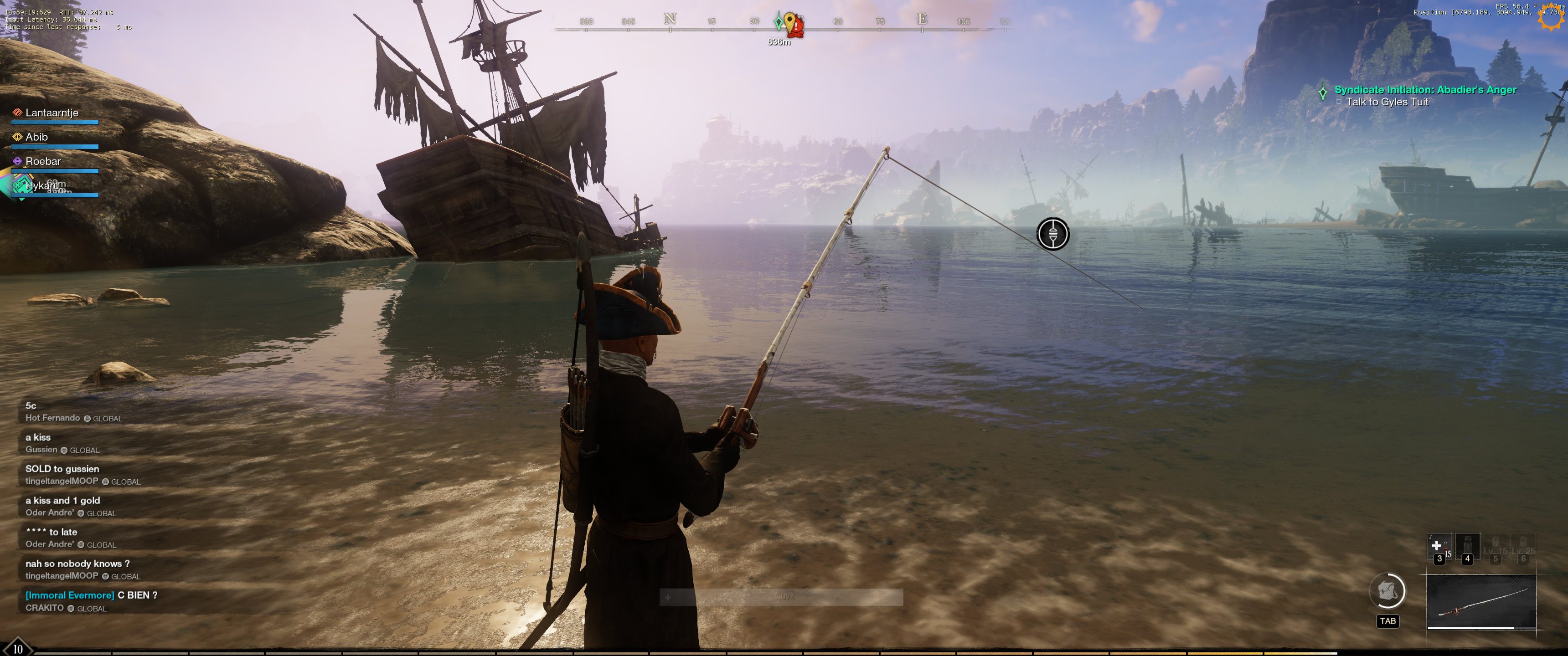The width and height of the screenshot is (1568, 656).
Task: Select the equipped fishing pole slot
Action: point(1481,601)
